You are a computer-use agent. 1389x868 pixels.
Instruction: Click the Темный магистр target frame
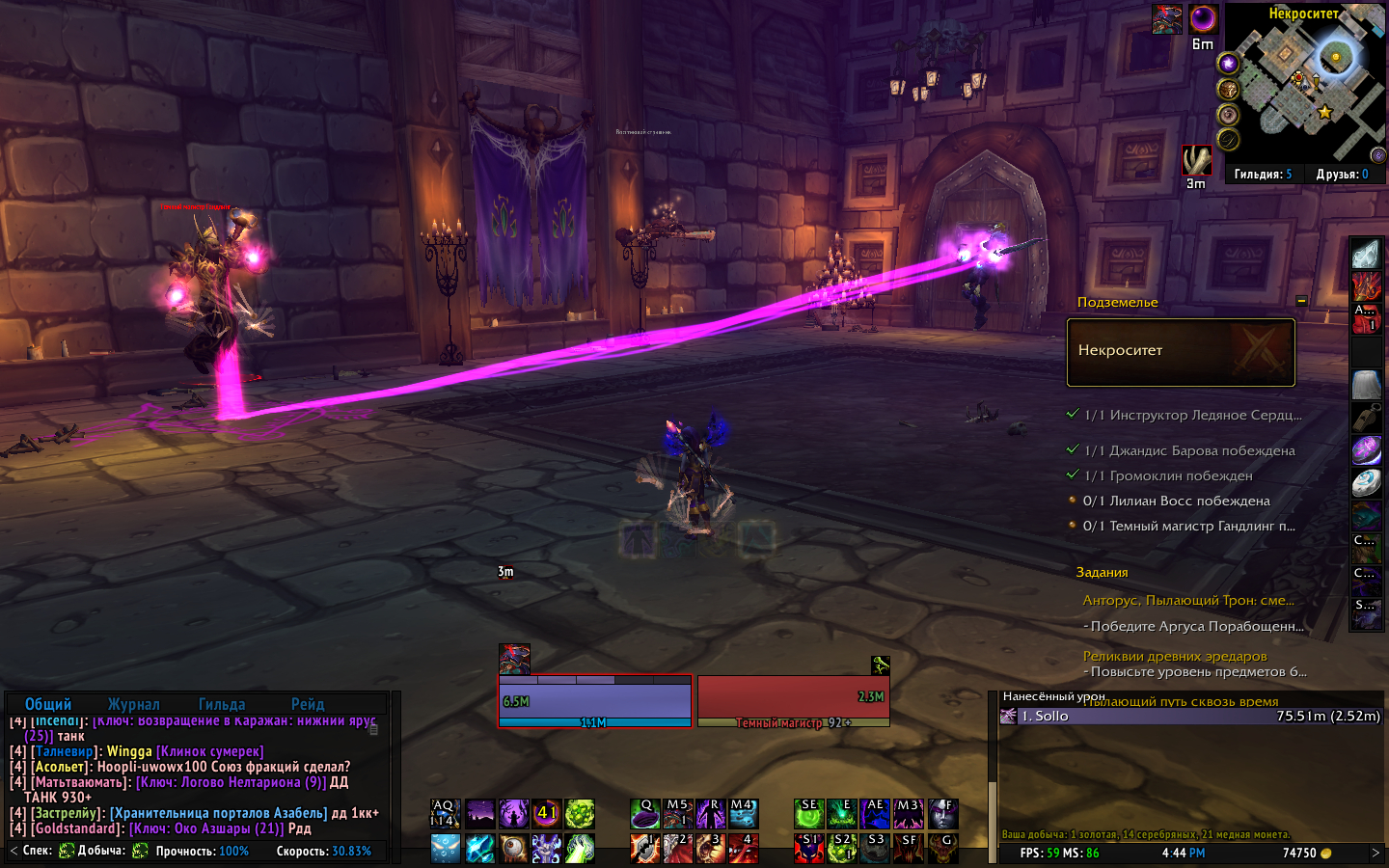pyautogui.click(x=793, y=700)
